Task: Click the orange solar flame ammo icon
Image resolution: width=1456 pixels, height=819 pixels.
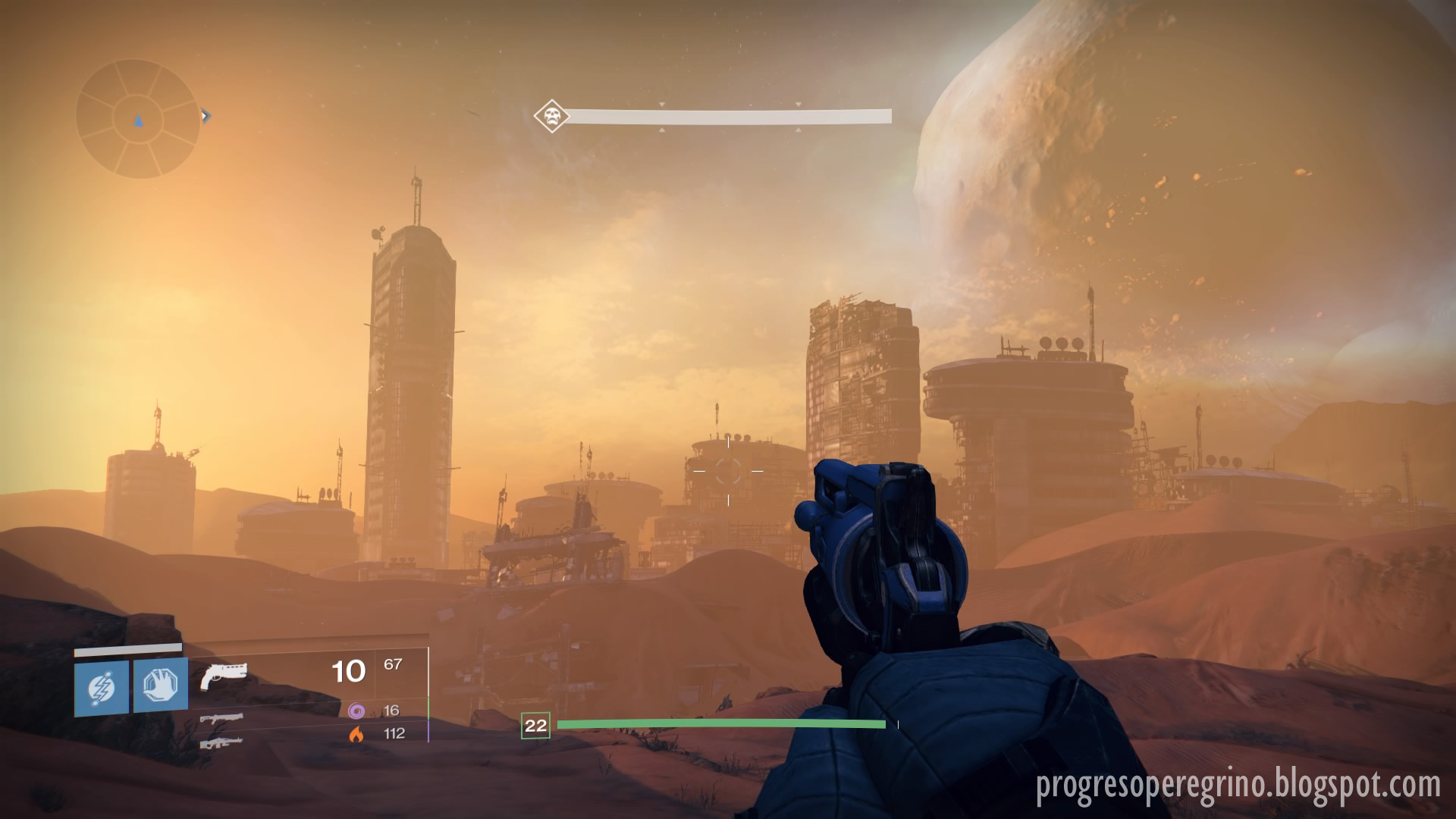Action: point(356,733)
